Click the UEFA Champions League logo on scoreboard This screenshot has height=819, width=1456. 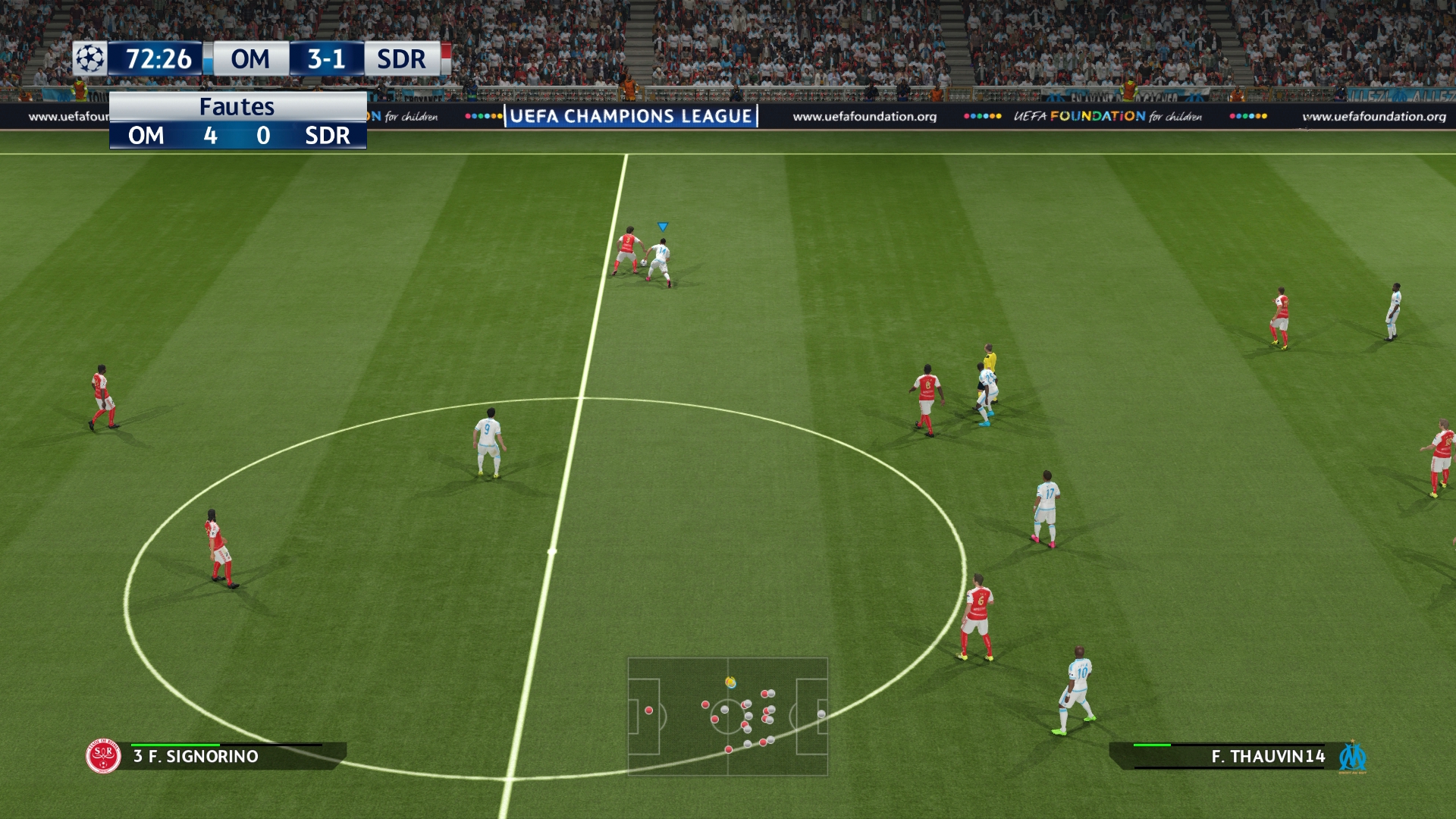click(89, 59)
